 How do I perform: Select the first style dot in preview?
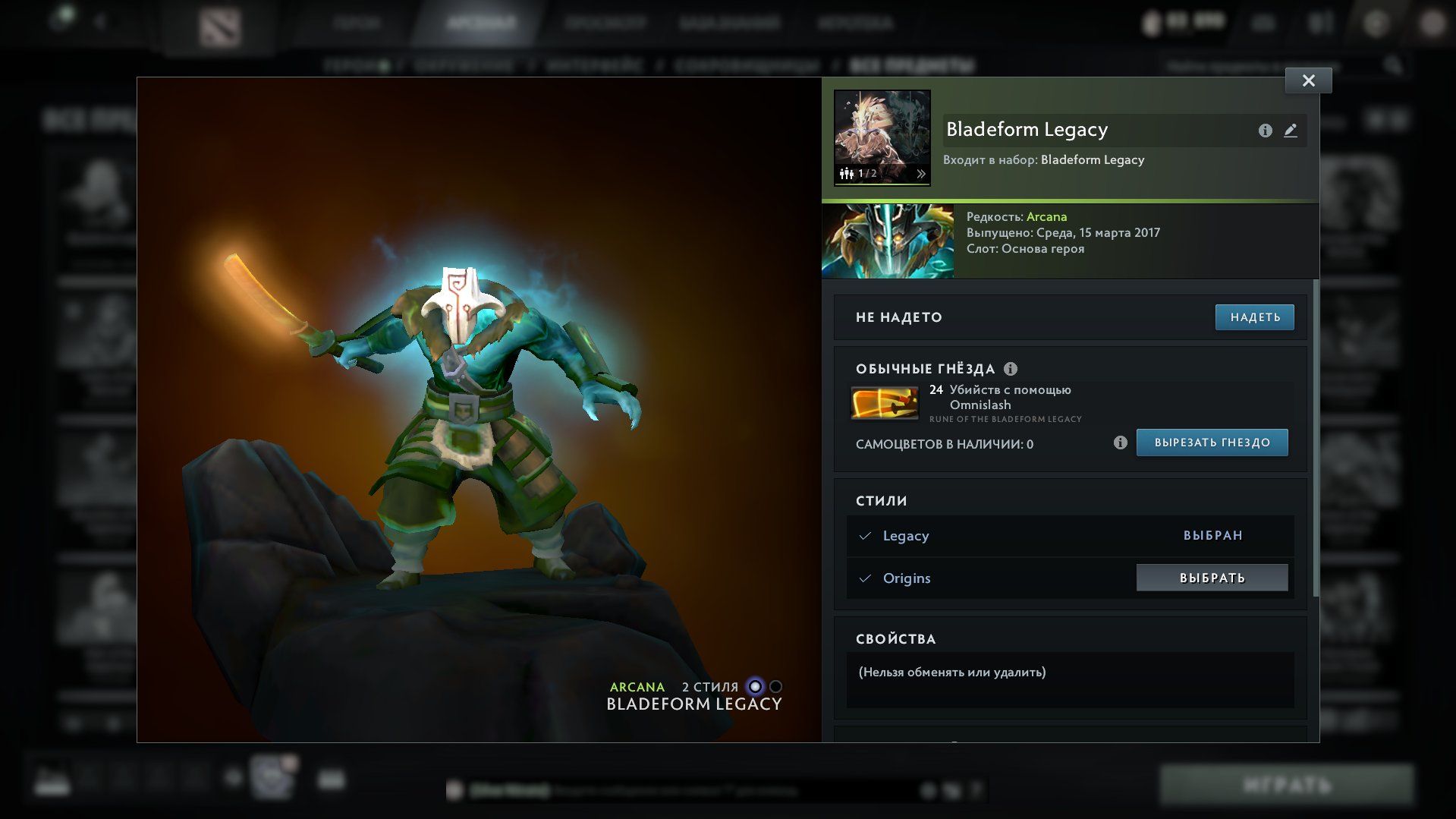pos(755,686)
